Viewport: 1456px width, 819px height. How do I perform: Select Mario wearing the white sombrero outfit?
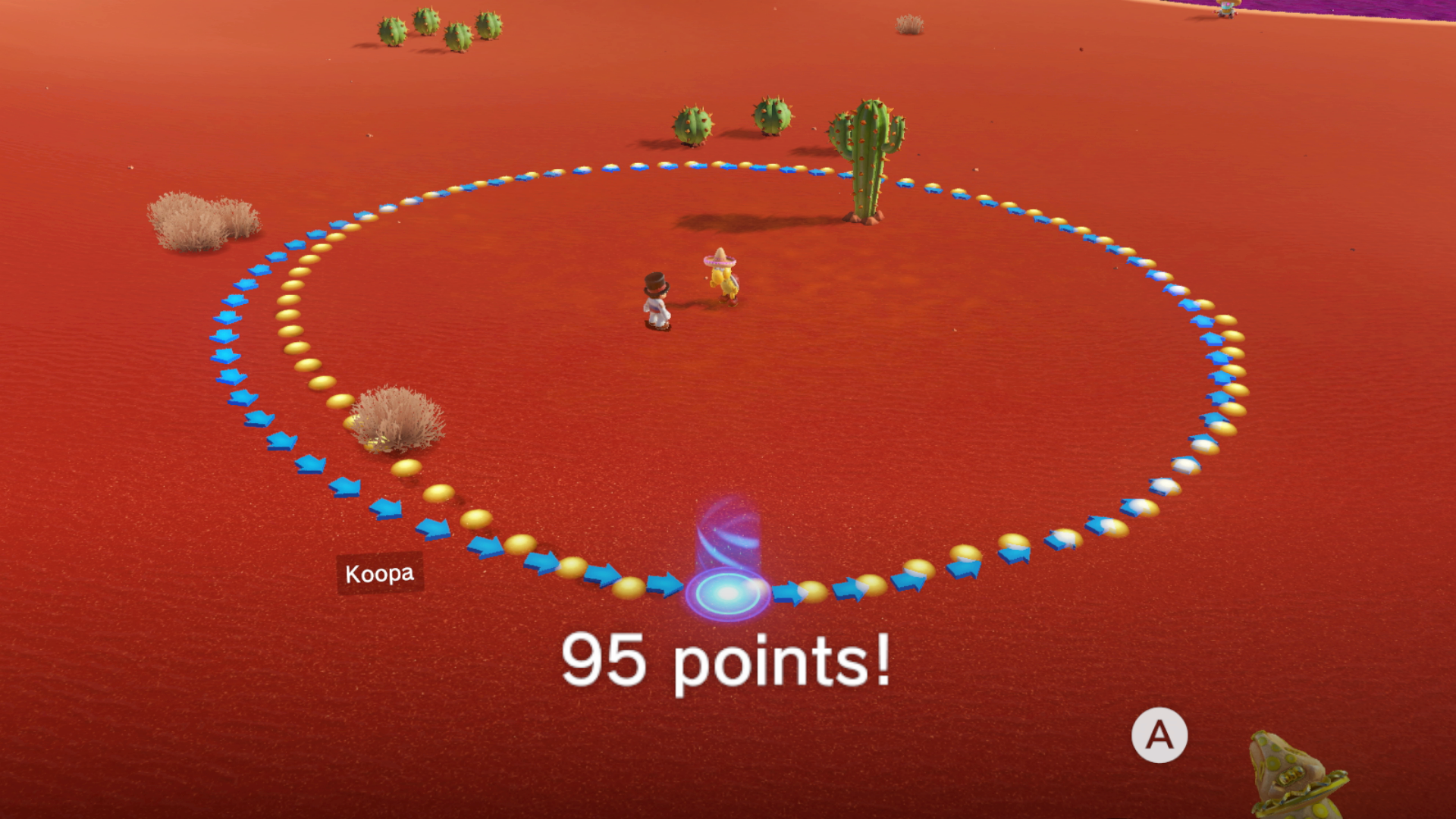click(x=656, y=300)
